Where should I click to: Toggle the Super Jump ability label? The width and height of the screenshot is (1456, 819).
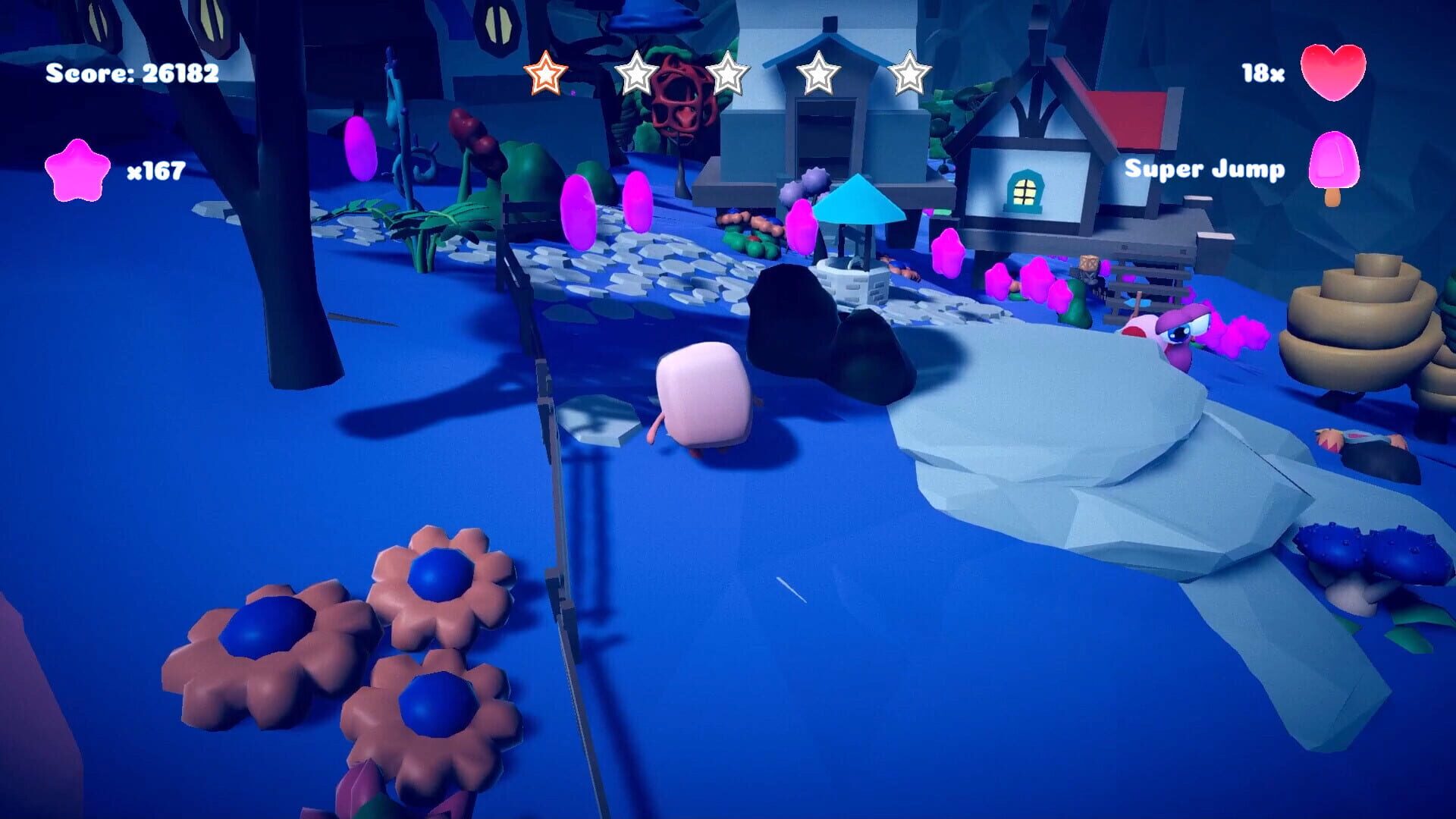pyautogui.click(x=1205, y=170)
